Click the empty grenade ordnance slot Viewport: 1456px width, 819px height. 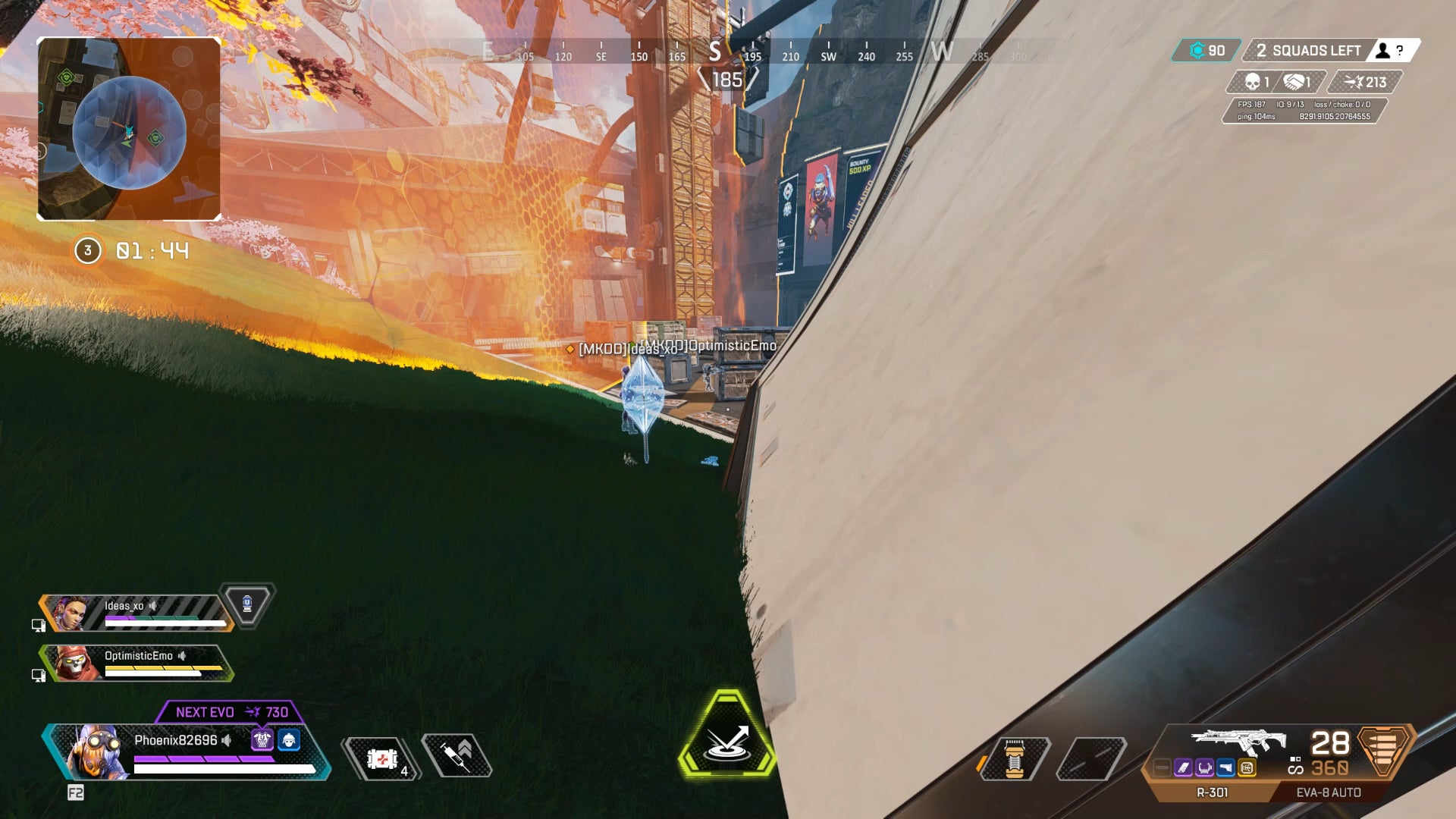click(1090, 758)
